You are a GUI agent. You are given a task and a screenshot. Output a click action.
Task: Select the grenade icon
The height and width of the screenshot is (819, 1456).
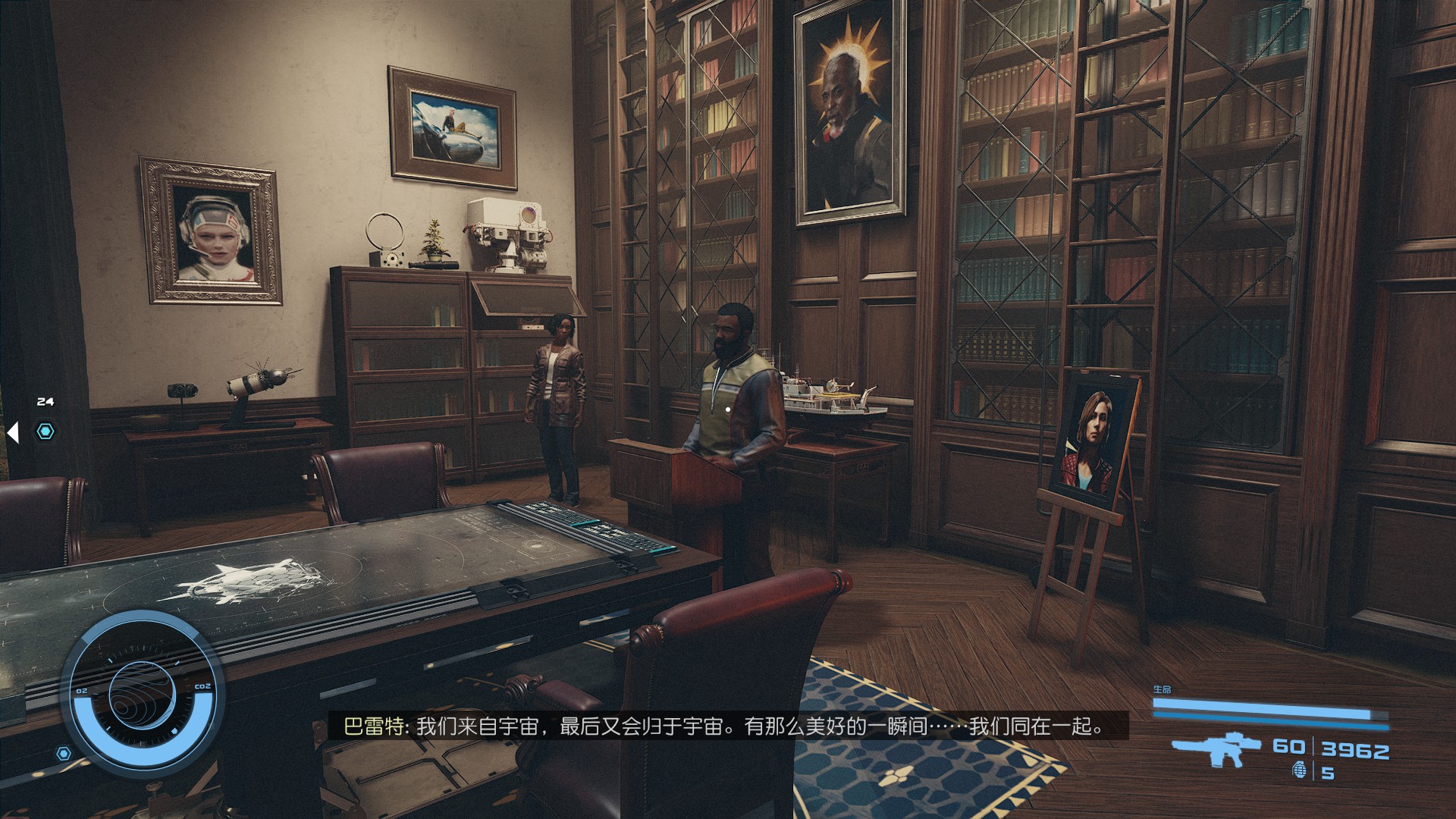click(x=1298, y=772)
